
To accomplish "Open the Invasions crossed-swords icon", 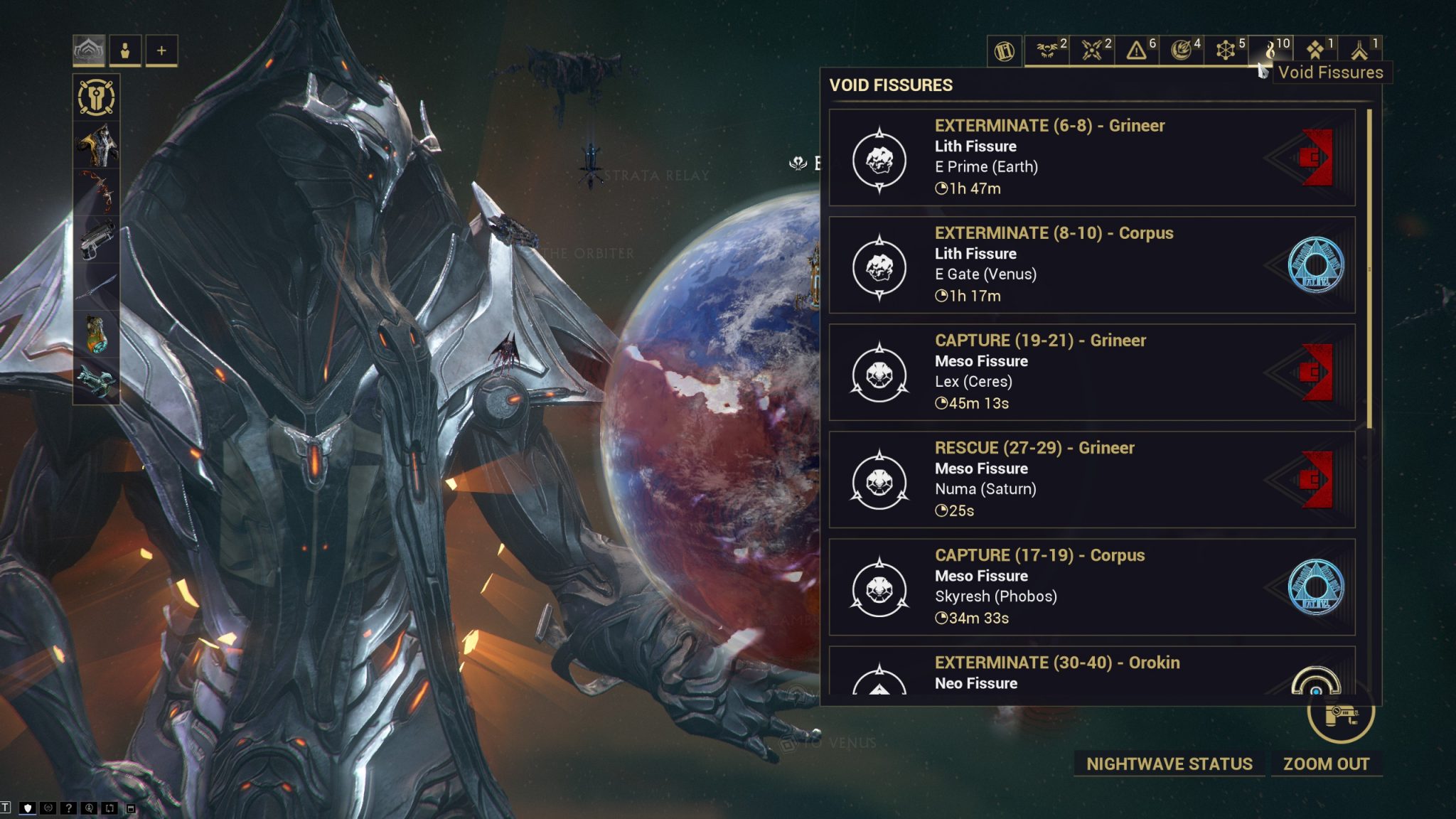I will click(1091, 50).
